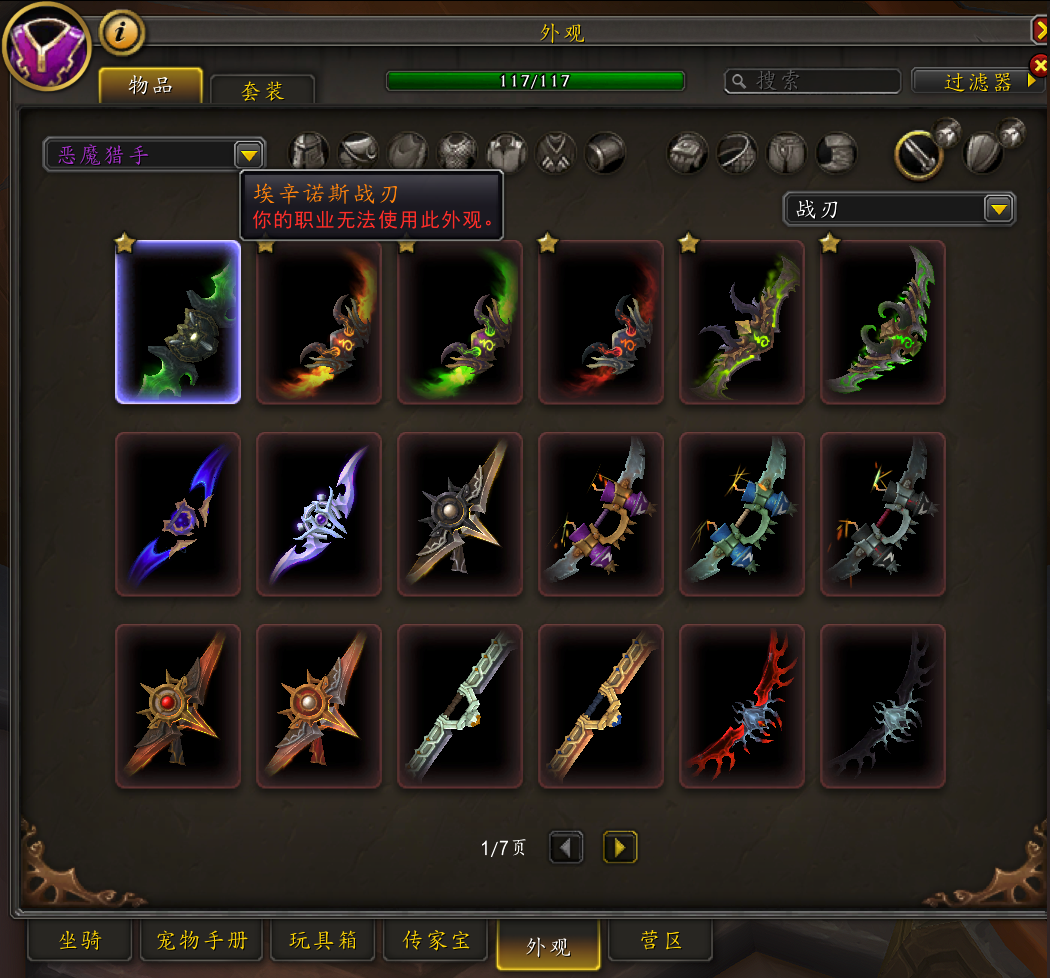This screenshot has width=1050, height=978.
Task: Select the head armor slot icon
Action: [x=309, y=153]
